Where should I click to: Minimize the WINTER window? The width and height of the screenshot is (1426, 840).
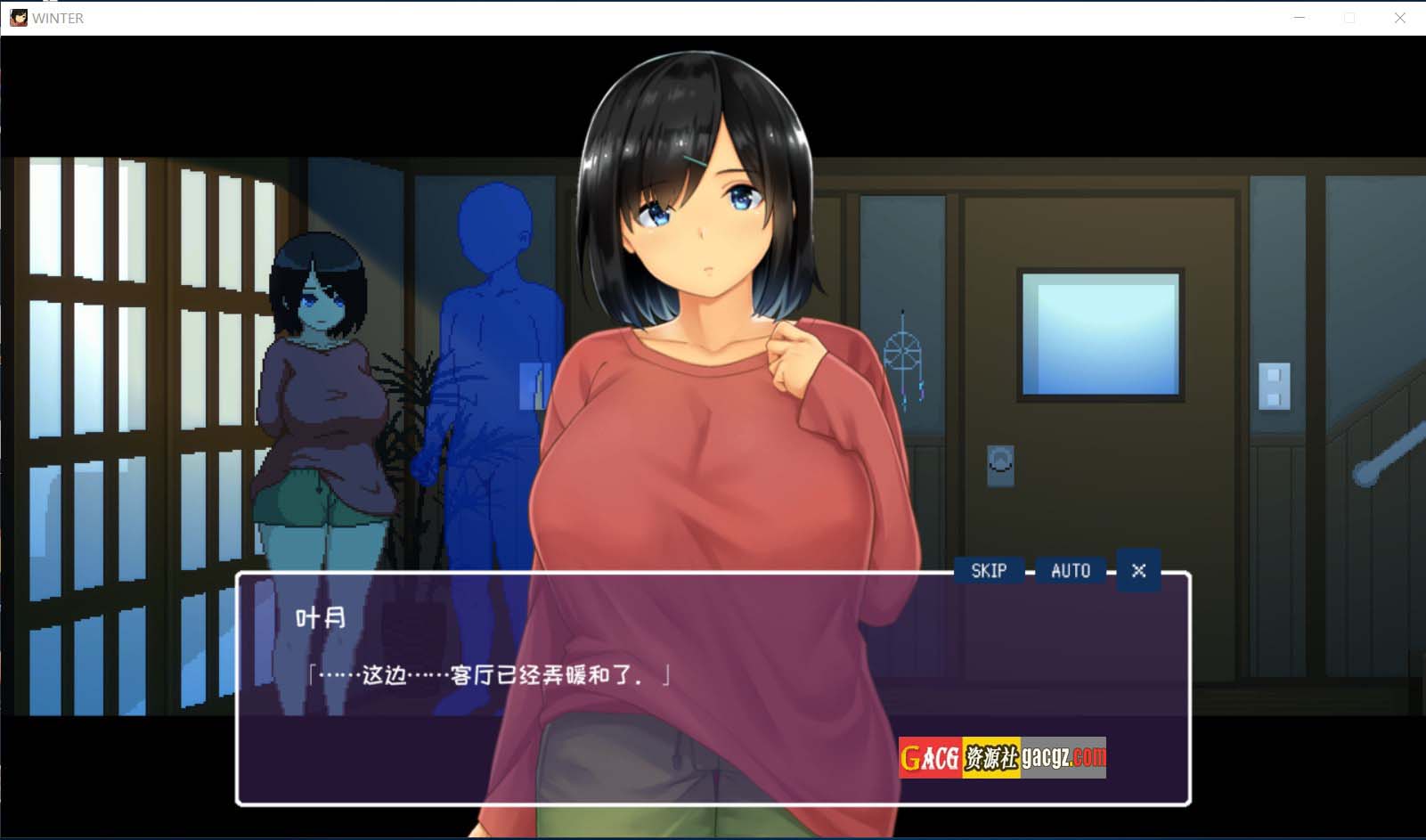pos(1300,18)
